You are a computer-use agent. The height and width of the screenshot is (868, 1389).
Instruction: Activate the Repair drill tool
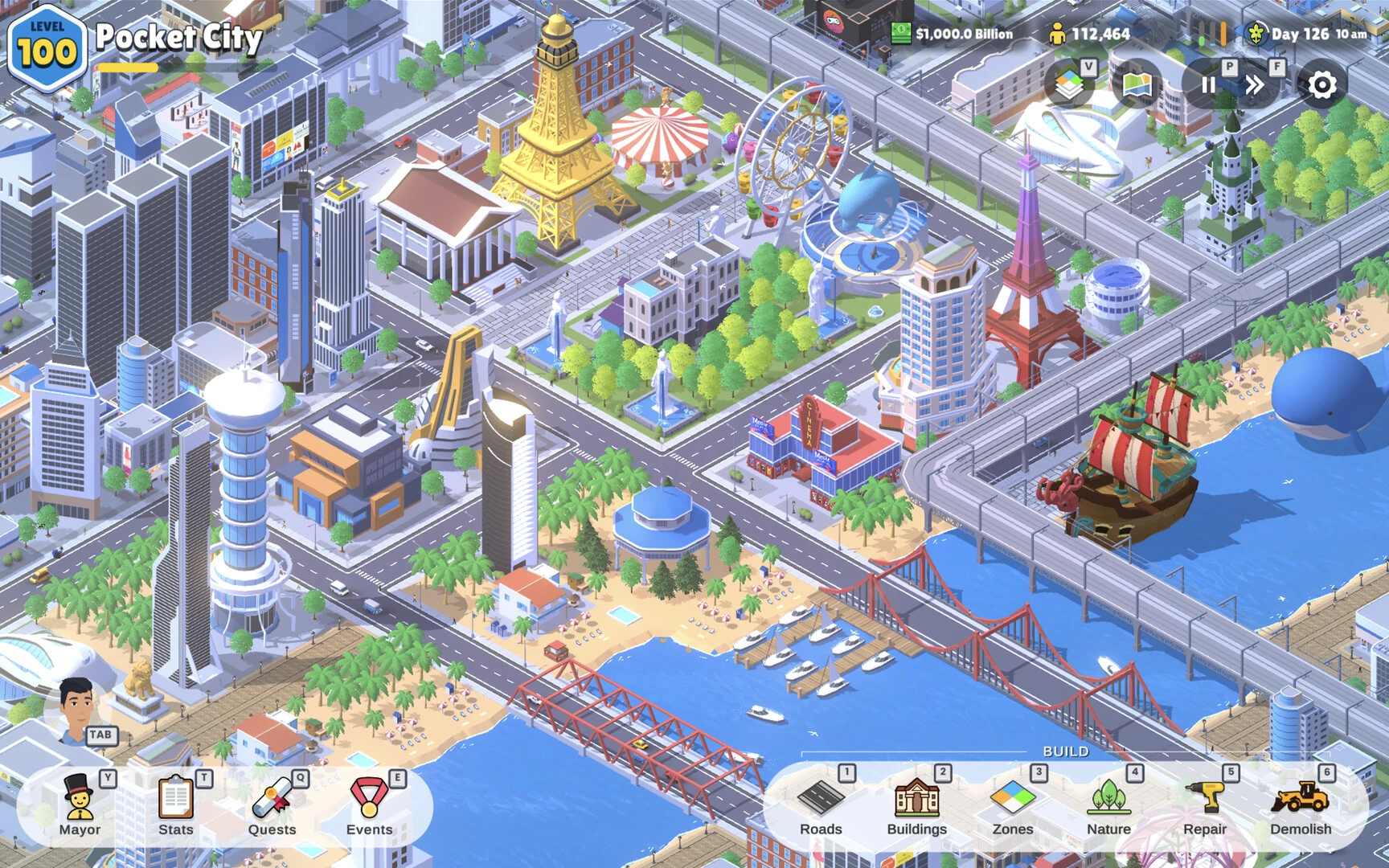tap(1204, 805)
